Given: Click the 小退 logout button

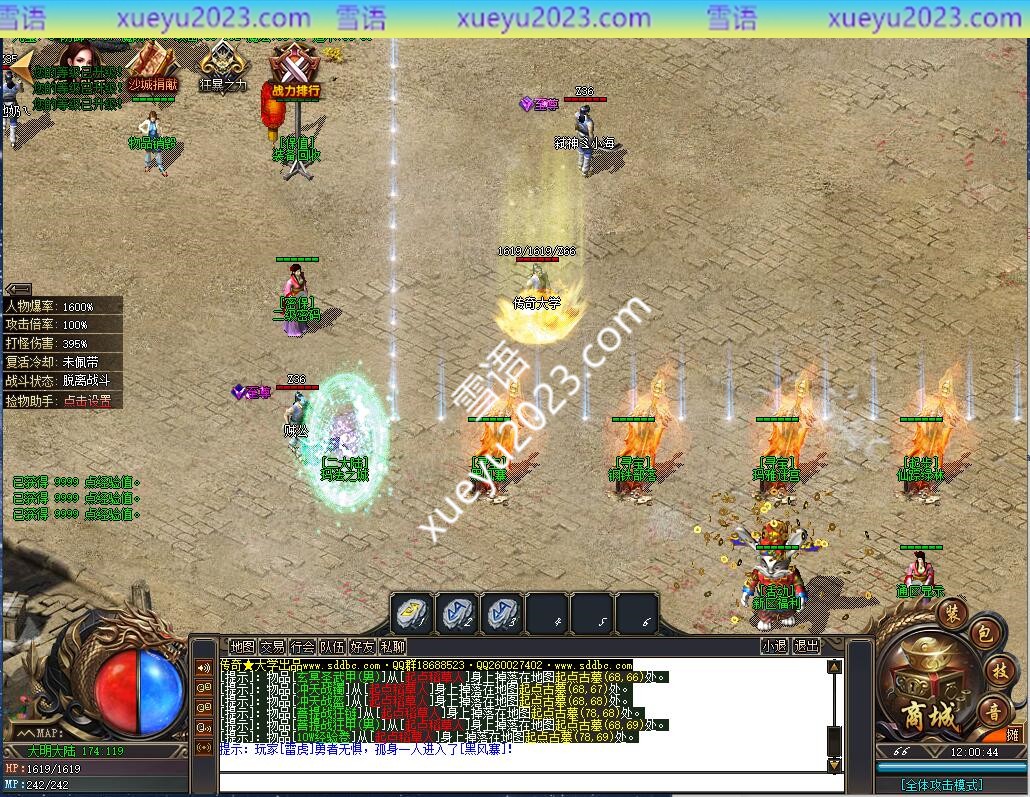Looking at the screenshot, I should click(773, 647).
